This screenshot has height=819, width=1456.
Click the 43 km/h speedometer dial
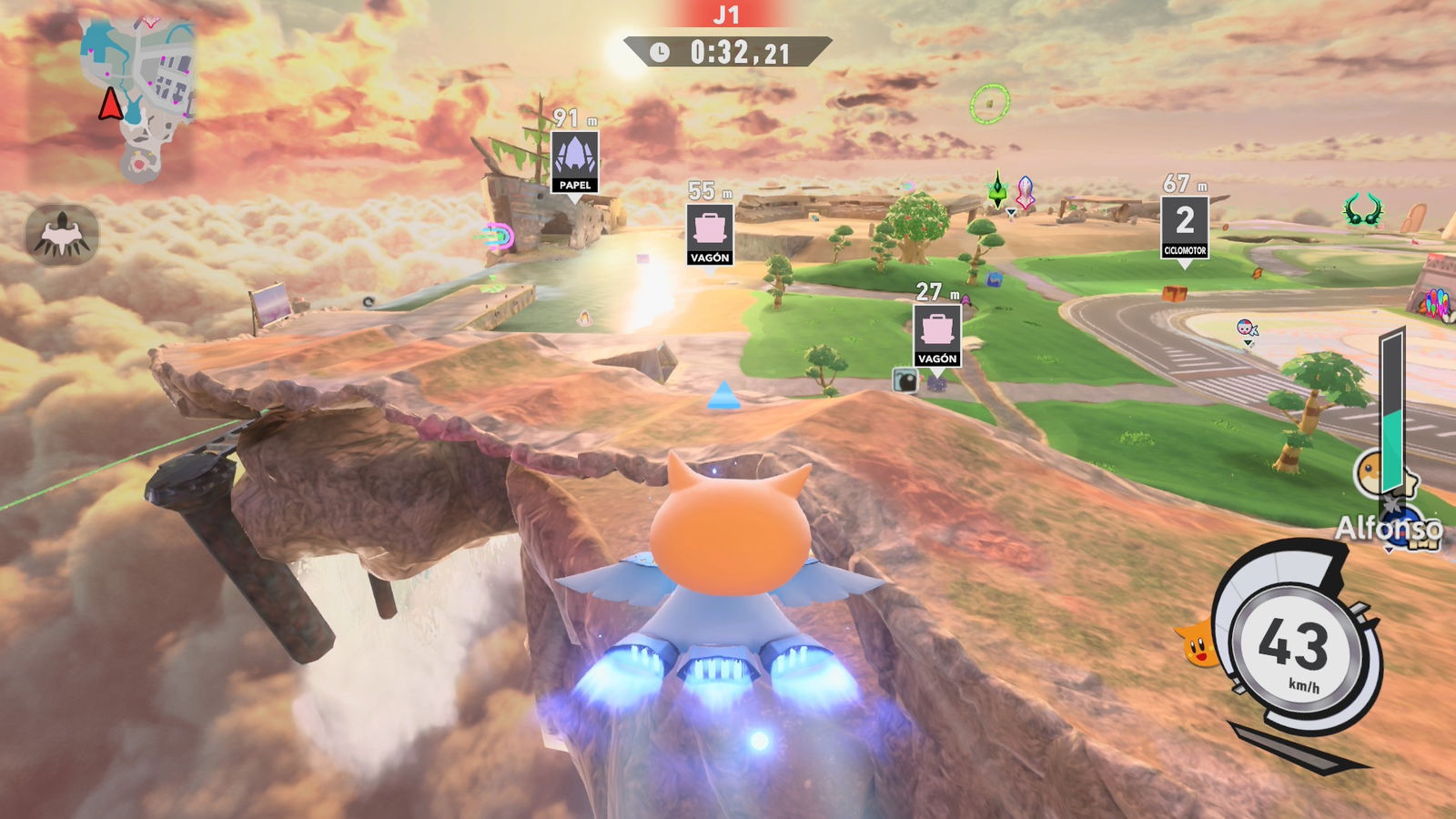pos(1296,646)
